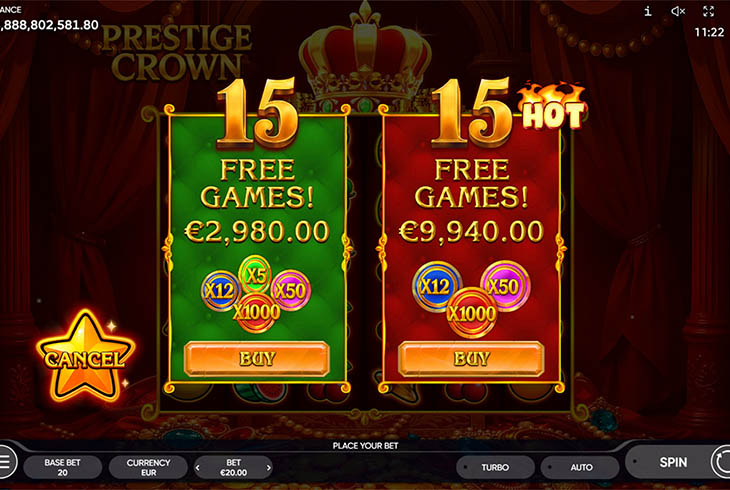Increase the bet with the right arrow
The height and width of the screenshot is (490, 730).
coord(268,467)
